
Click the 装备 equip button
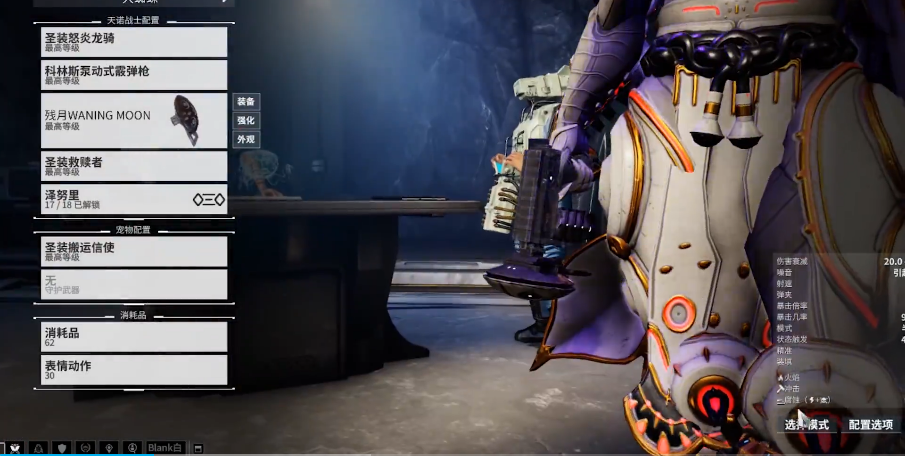[x=246, y=101]
